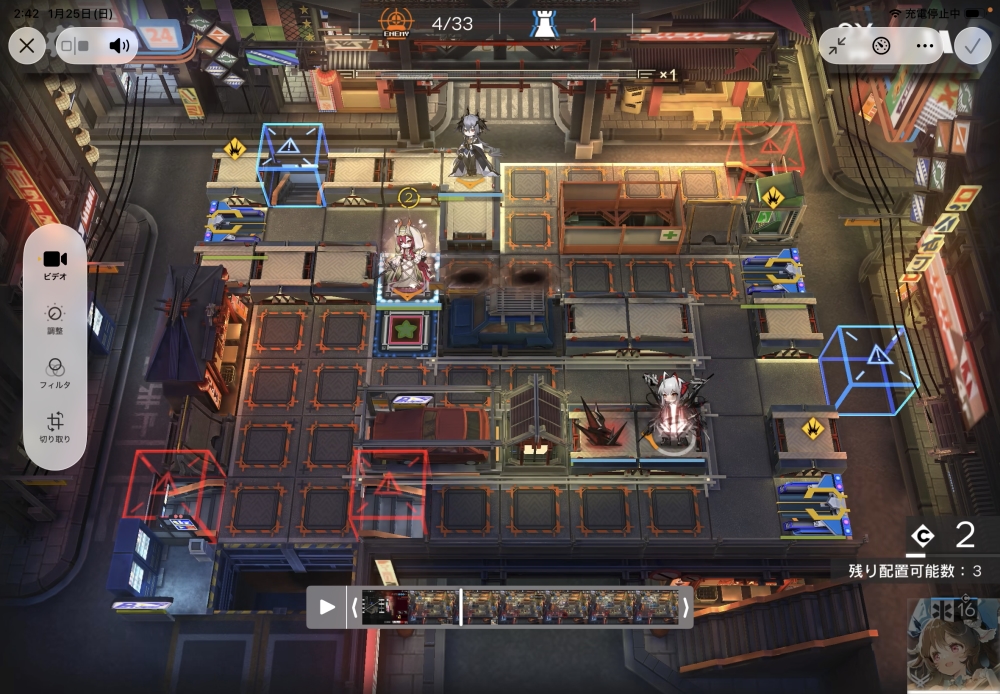Tap the shrink arrows icon to exit fullscreen

[x=838, y=45]
